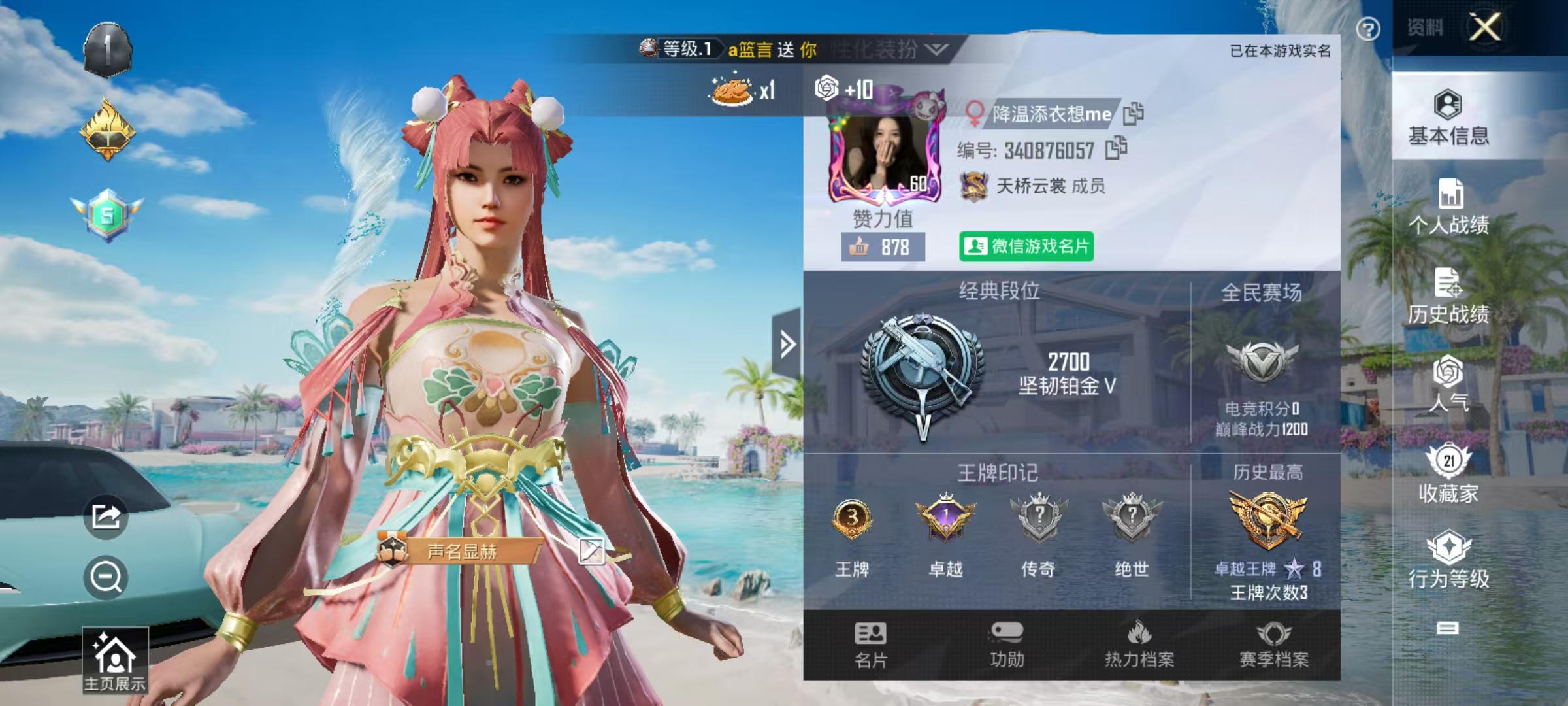Copy the player nickname 降温添衣想me
This screenshot has width=1568, height=706.
tap(1135, 112)
